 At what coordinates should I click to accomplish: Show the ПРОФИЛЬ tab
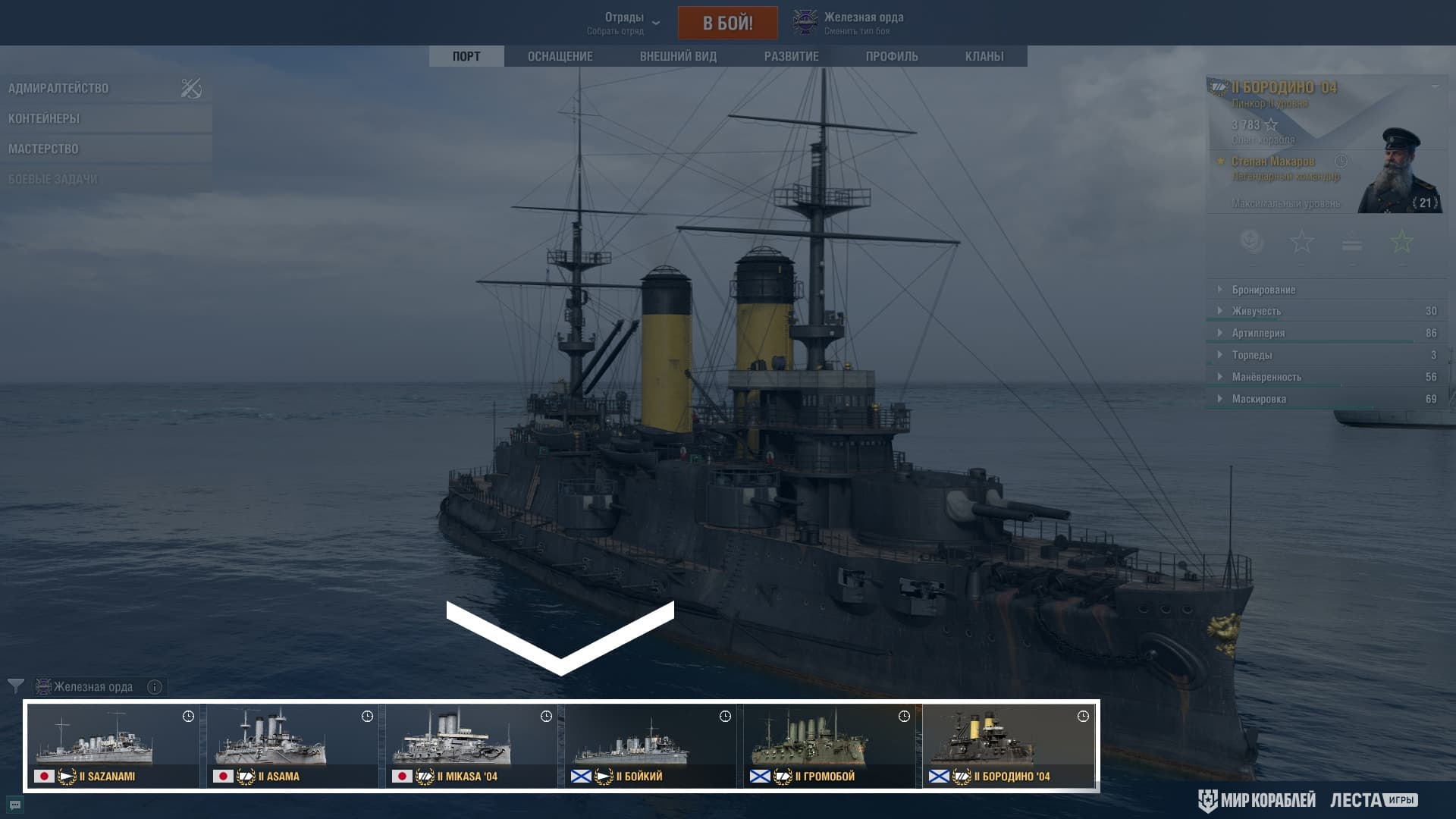click(x=892, y=56)
